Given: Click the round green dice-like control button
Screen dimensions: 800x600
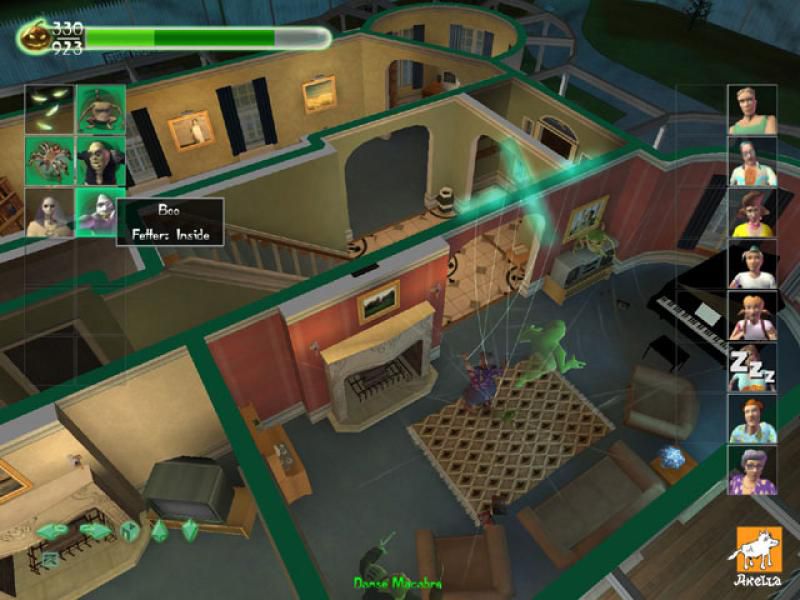Looking at the screenshot, I should point(130,531).
